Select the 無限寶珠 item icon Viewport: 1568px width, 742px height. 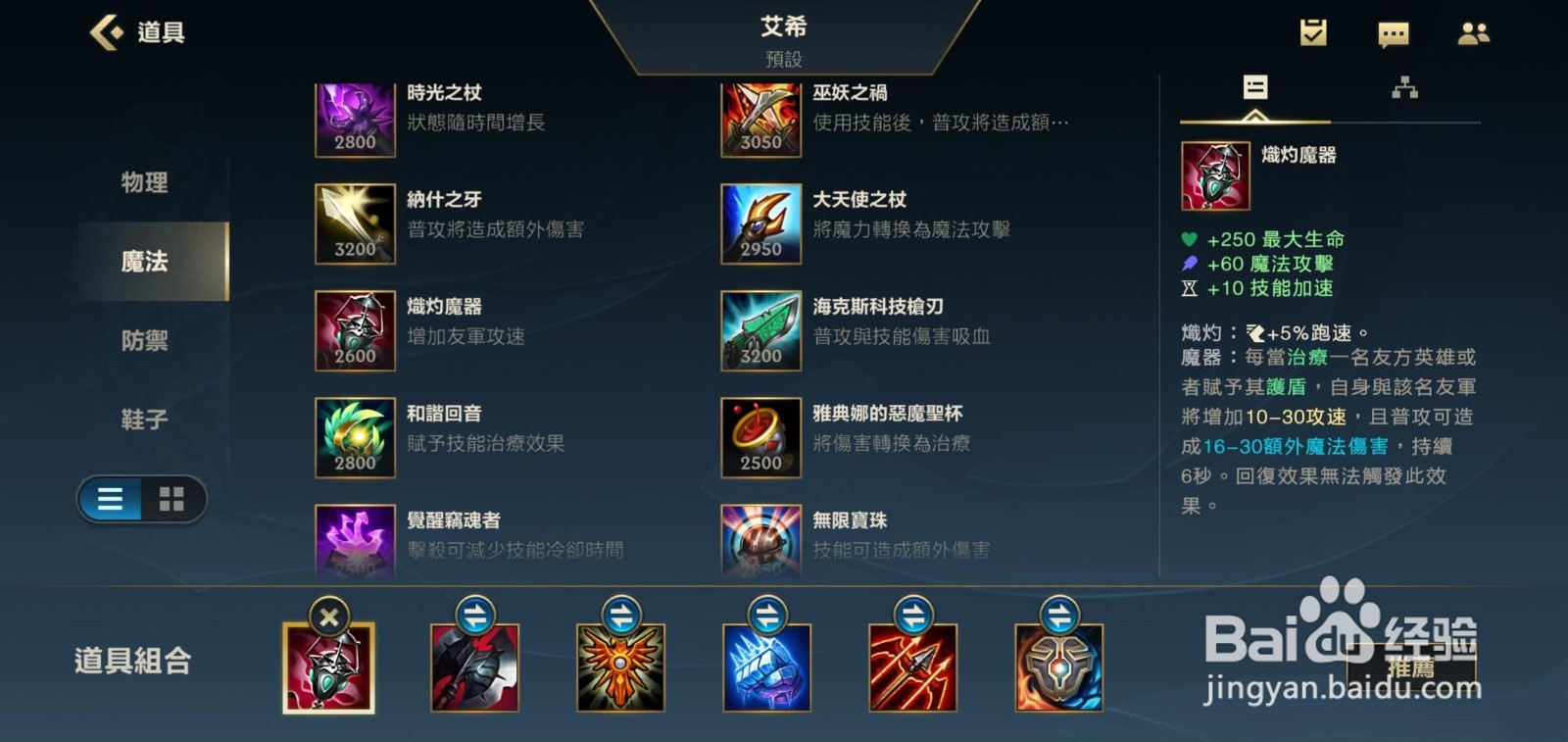[x=761, y=541]
